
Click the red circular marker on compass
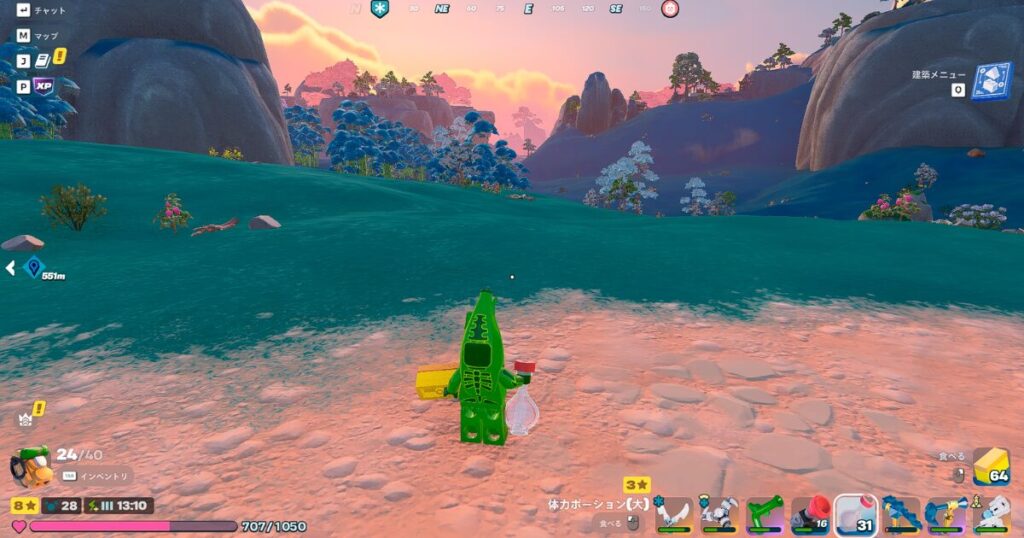point(670,9)
